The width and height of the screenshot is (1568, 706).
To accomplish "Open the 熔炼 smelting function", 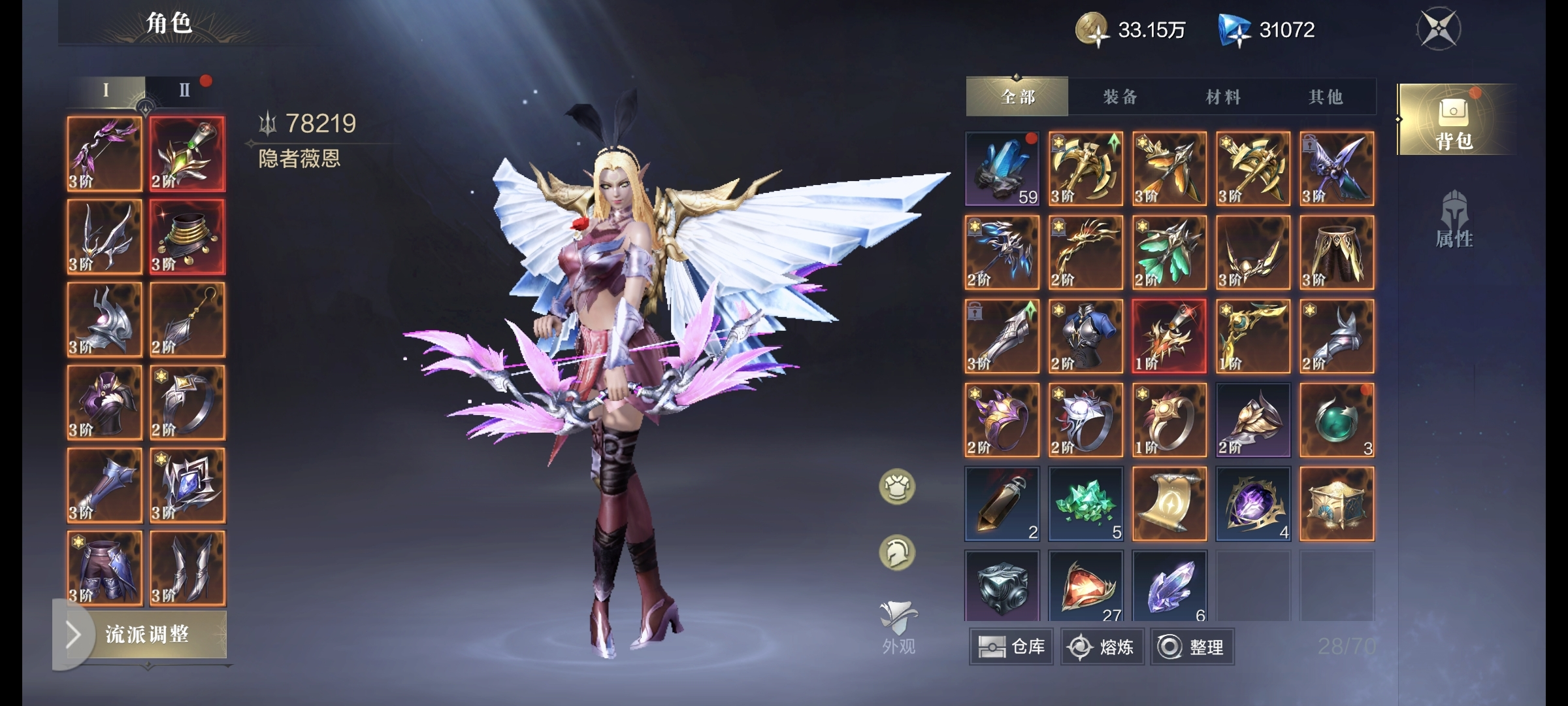I will [1102, 647].
